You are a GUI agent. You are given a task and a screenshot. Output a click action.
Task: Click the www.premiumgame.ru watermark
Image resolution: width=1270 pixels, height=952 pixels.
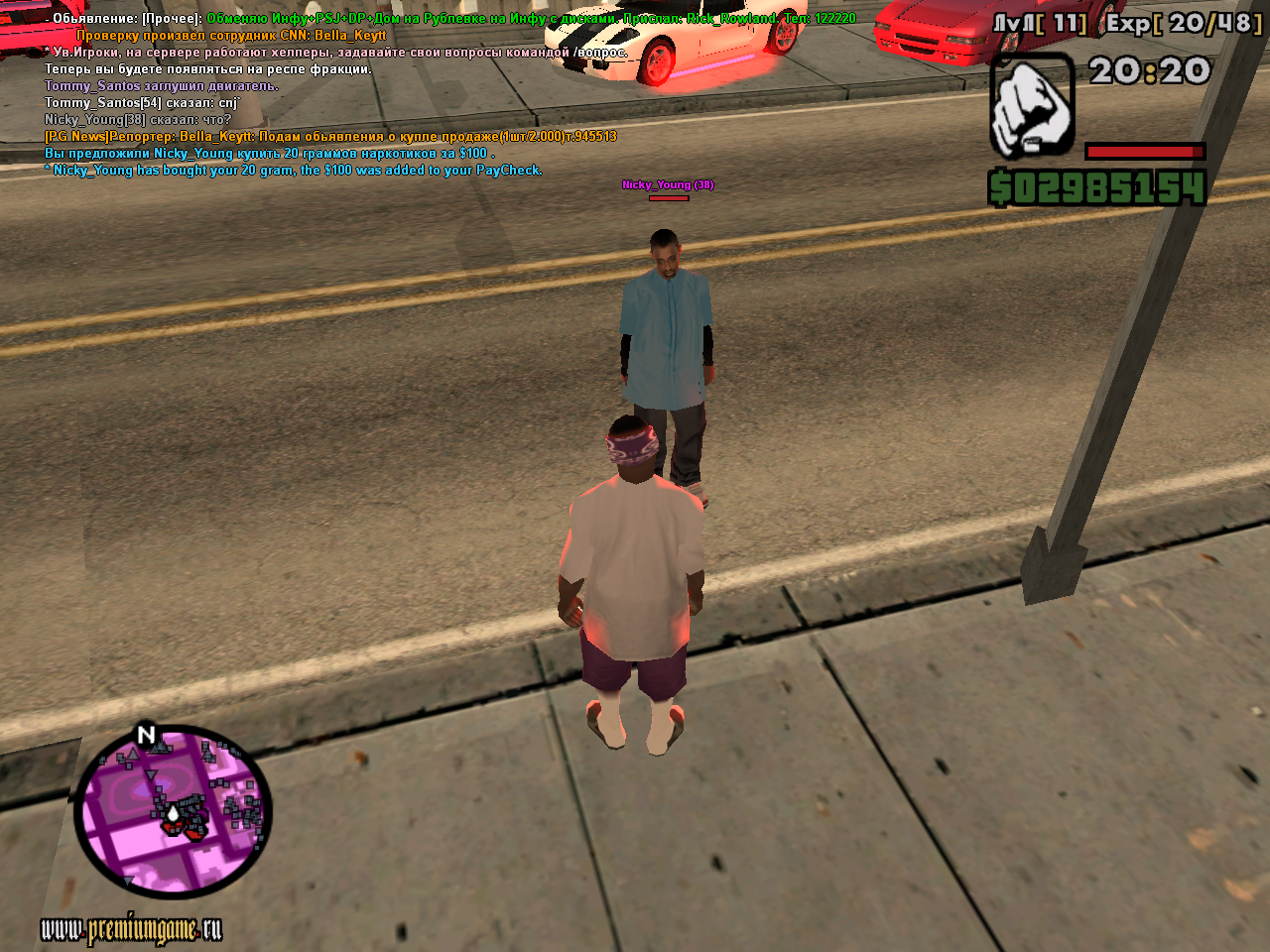click(x=131, y=930)
